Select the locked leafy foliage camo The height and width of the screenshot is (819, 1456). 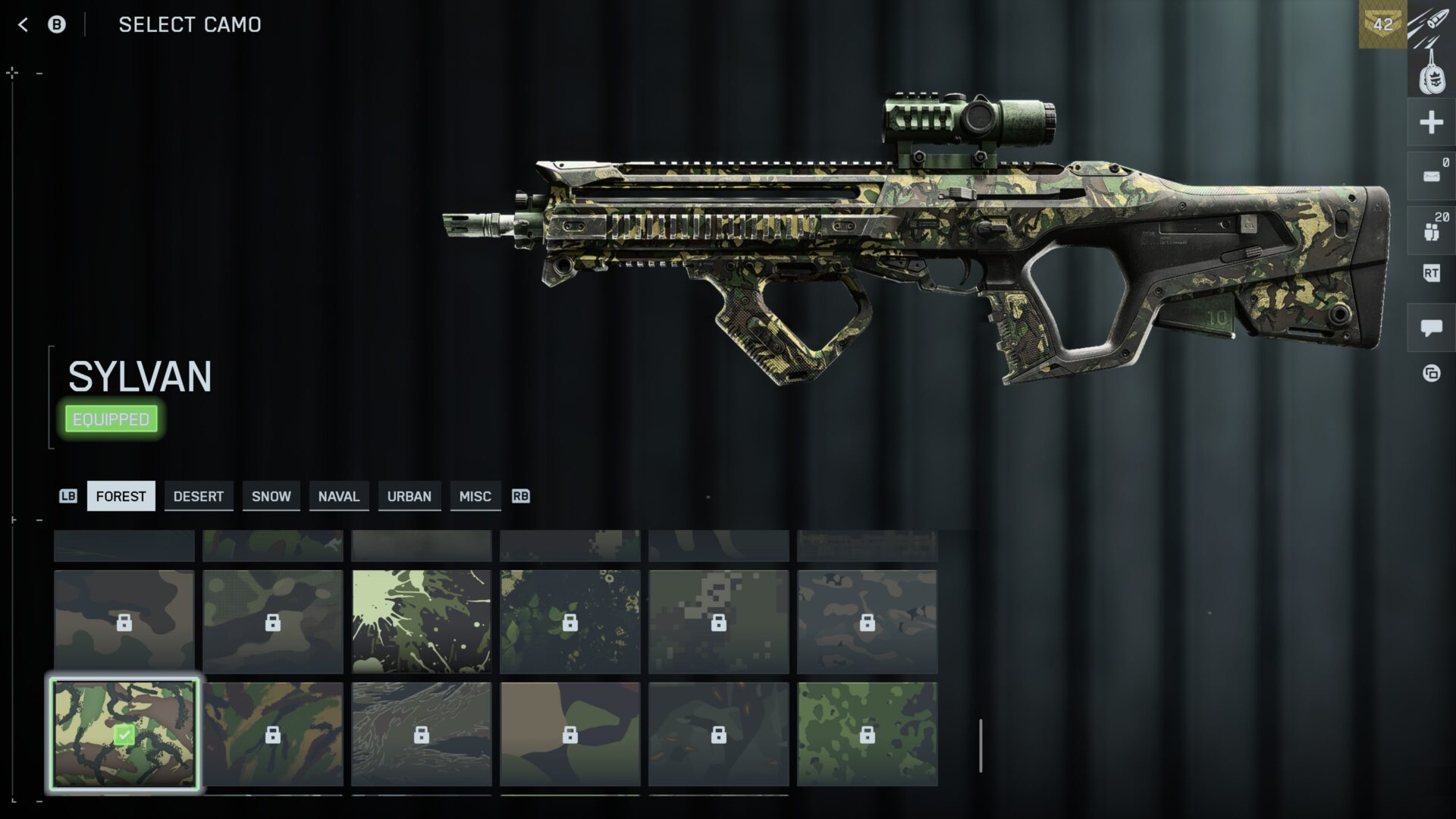(570, 622)
